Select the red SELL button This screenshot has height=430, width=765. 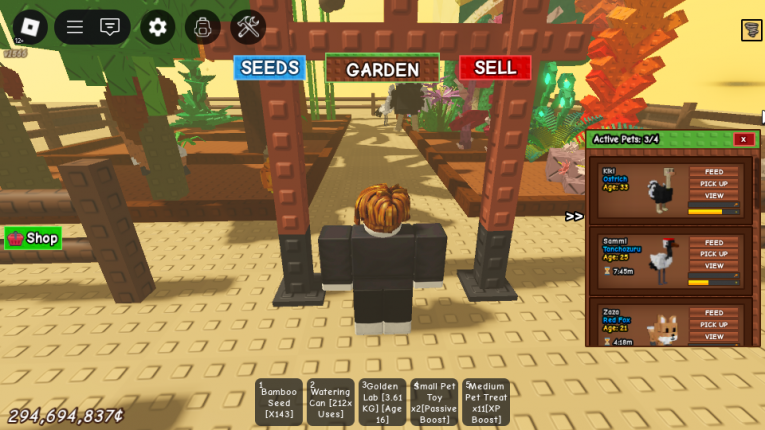pyautogui.click(x=495, y=68)
